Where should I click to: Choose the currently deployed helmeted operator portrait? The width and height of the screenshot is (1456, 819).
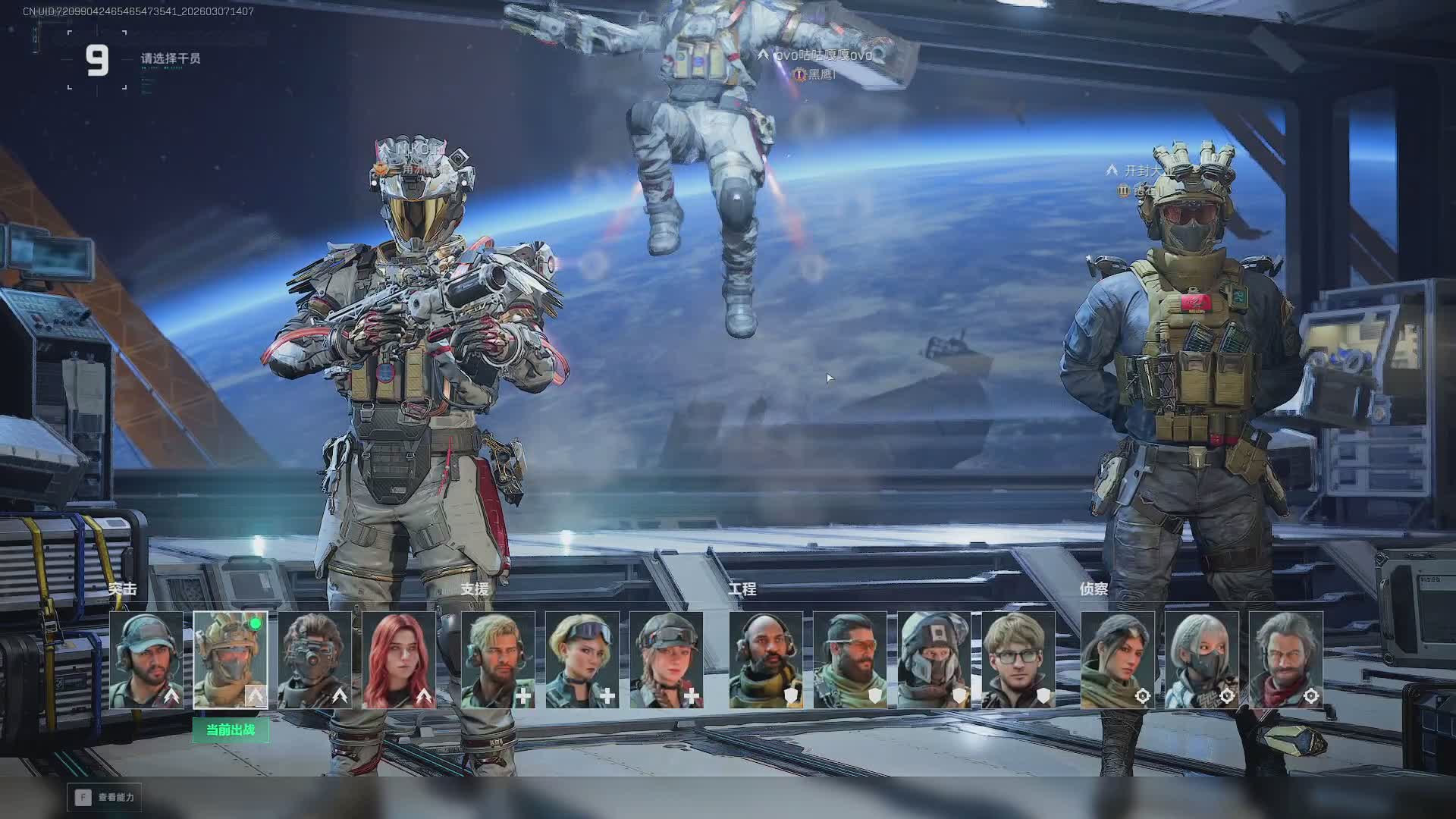[231, 660]
